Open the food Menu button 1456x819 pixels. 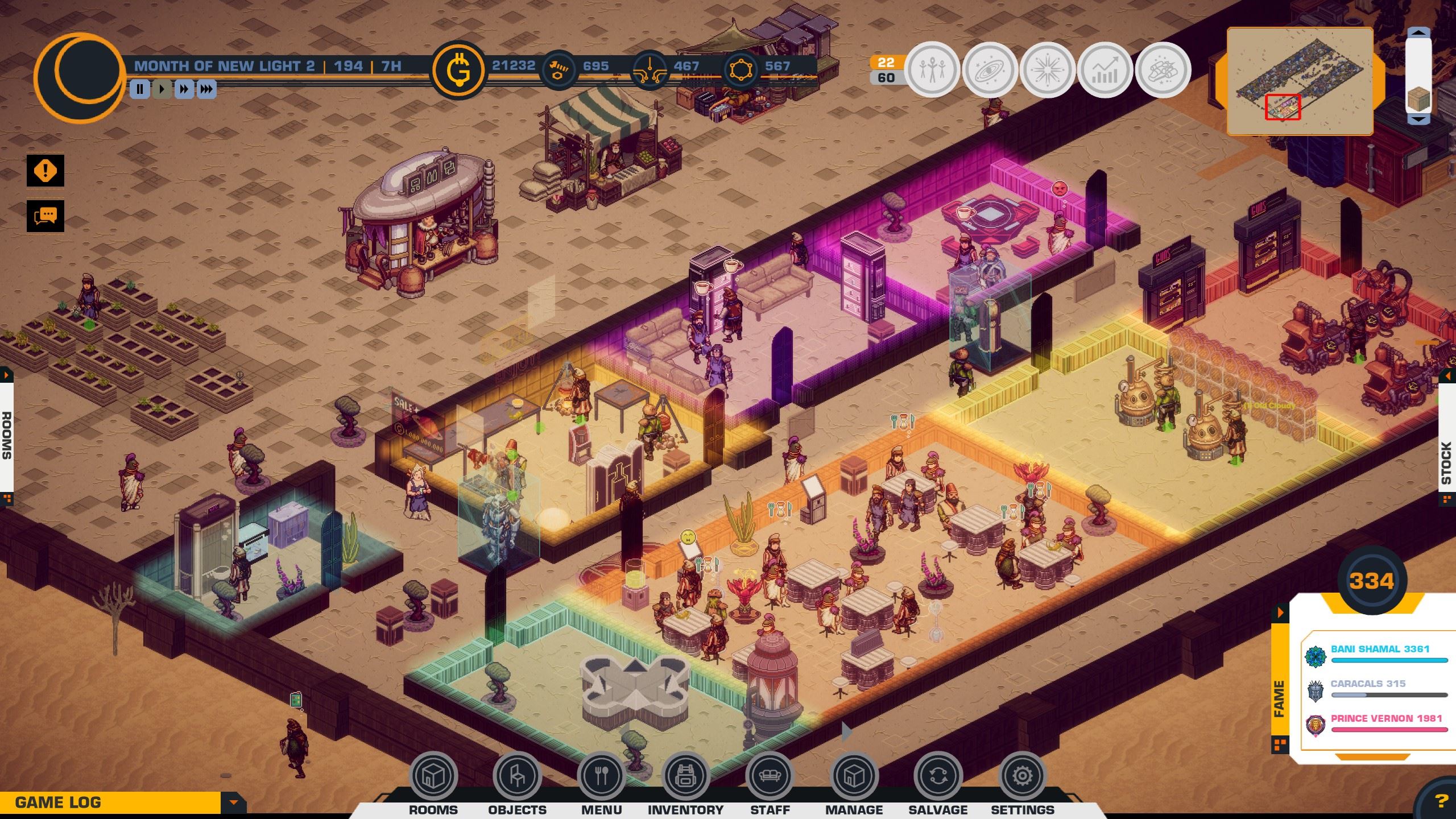pos(601,776)
